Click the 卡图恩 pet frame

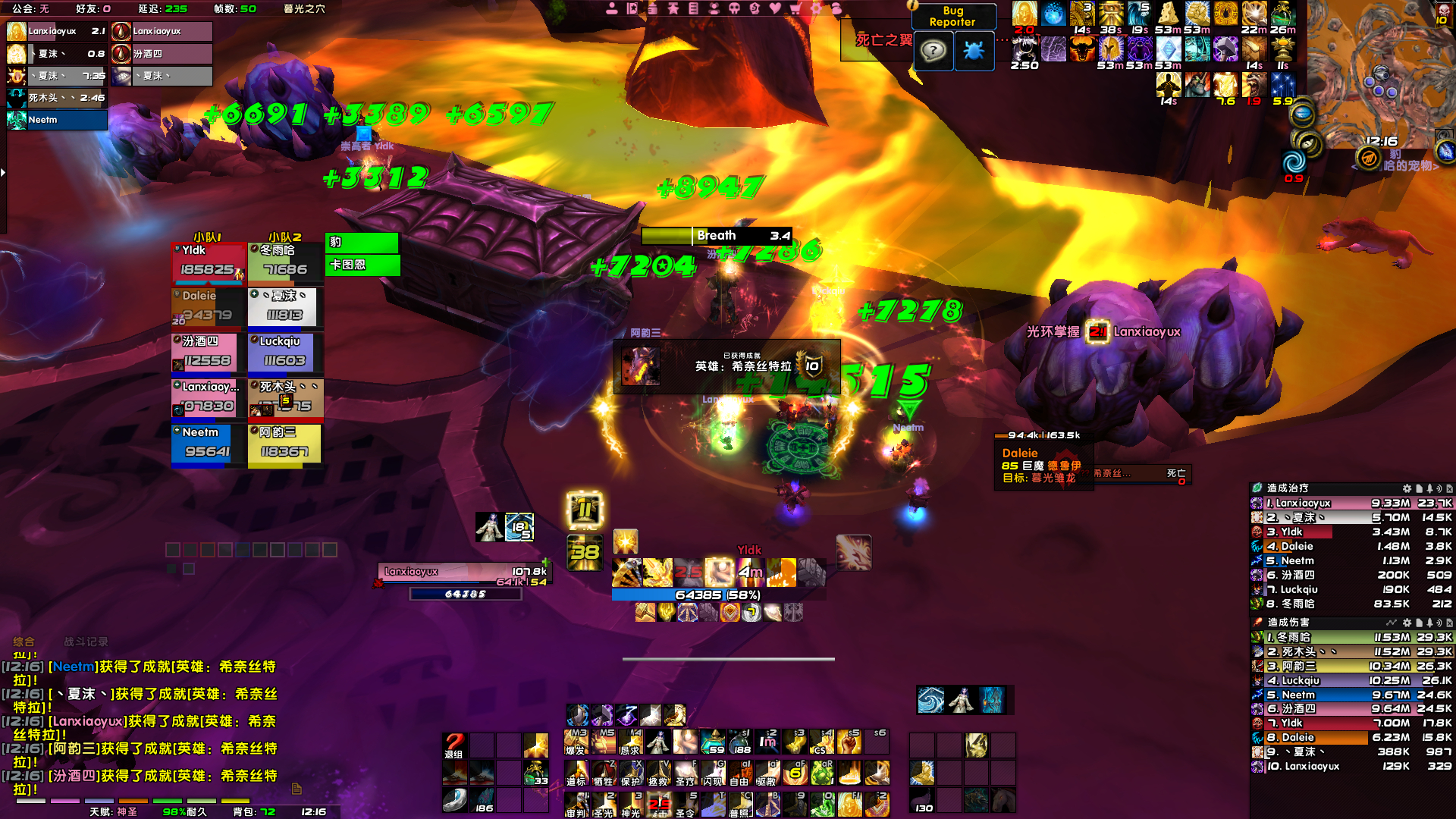(x=362, y=265)
